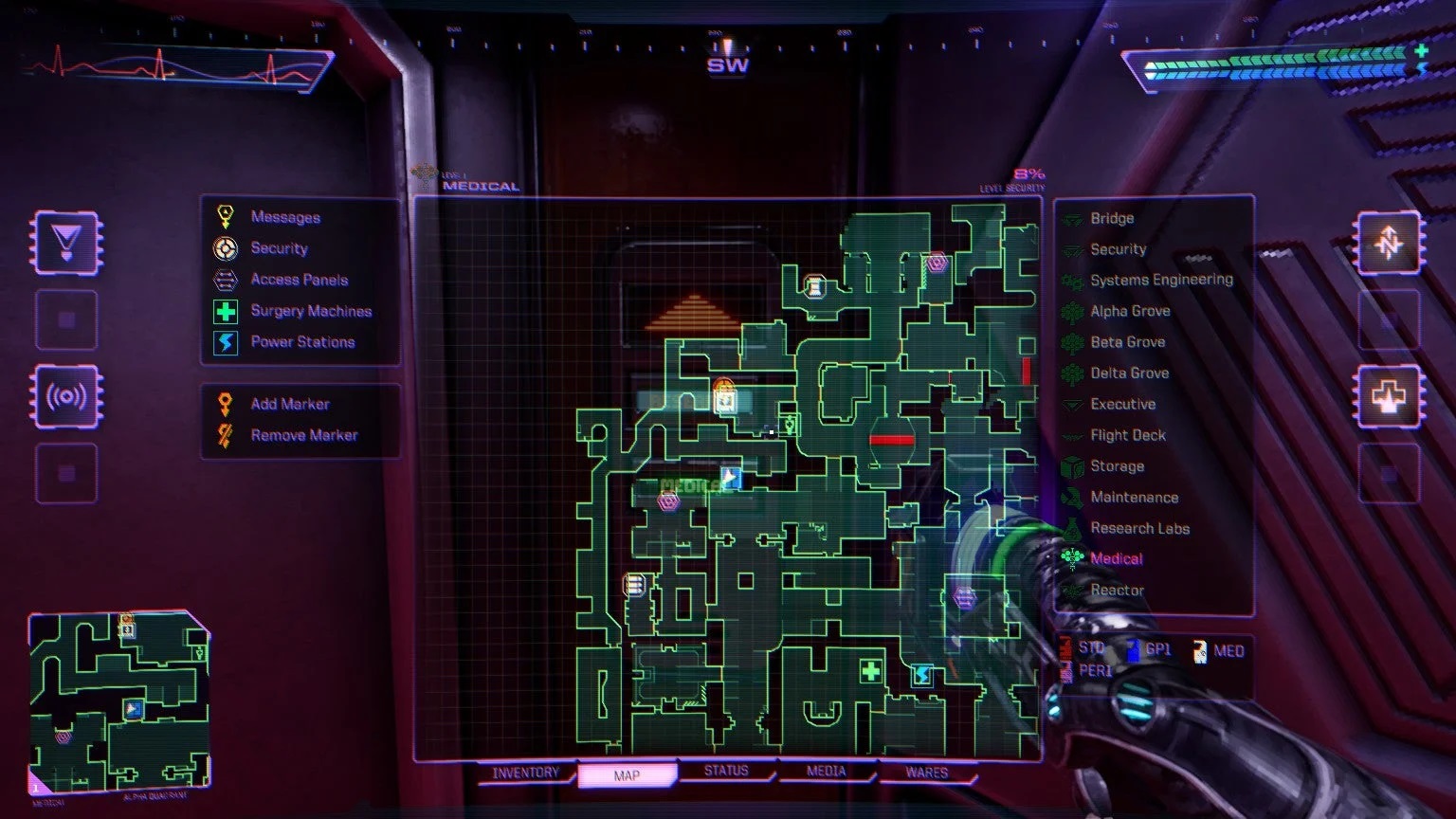This screenshot has width=1456, height=819.
Task: Toggle the Research Labs level entry
Action: coord(1141,528)
